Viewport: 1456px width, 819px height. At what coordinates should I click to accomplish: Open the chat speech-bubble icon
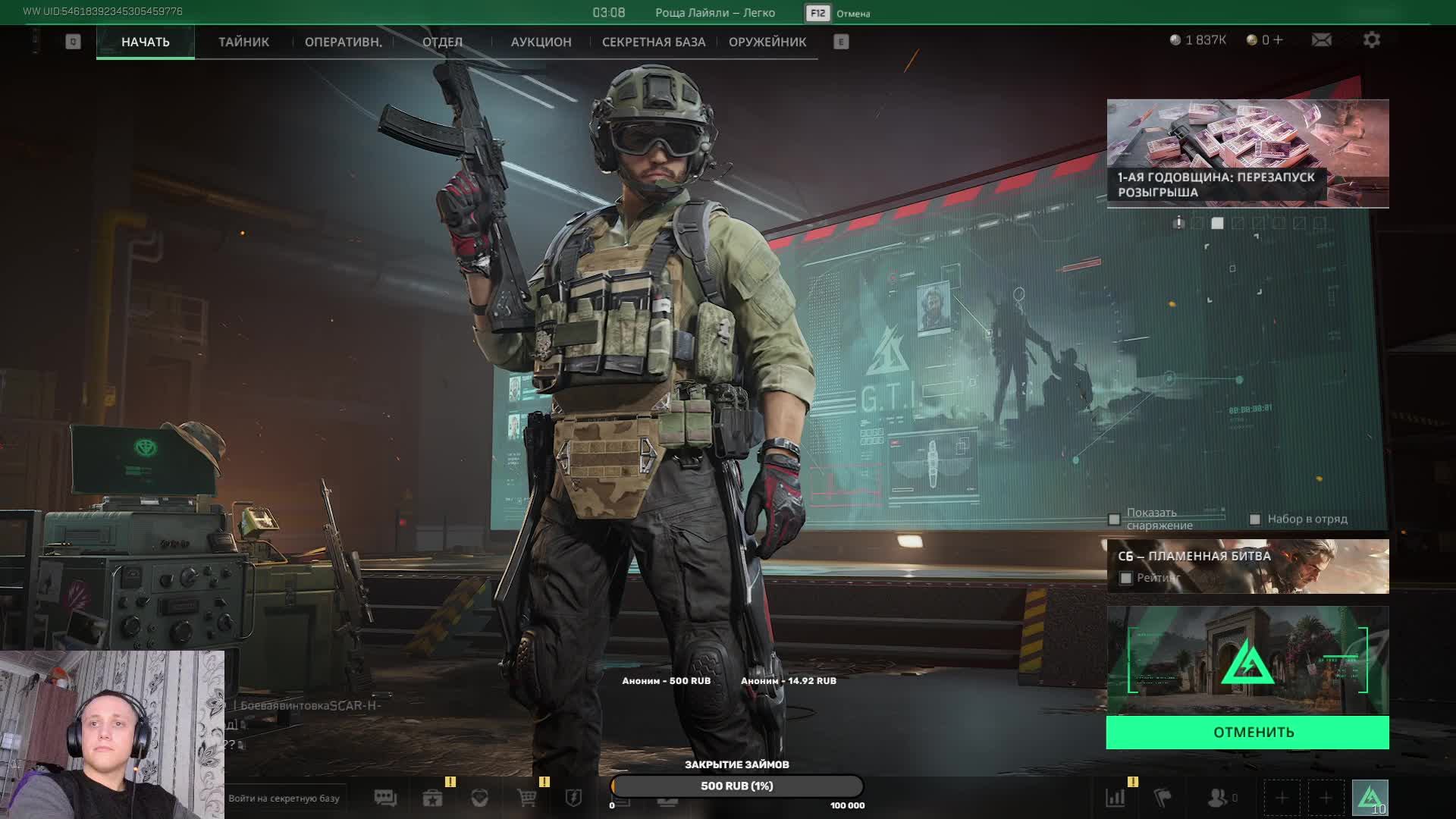pos(385,798)
